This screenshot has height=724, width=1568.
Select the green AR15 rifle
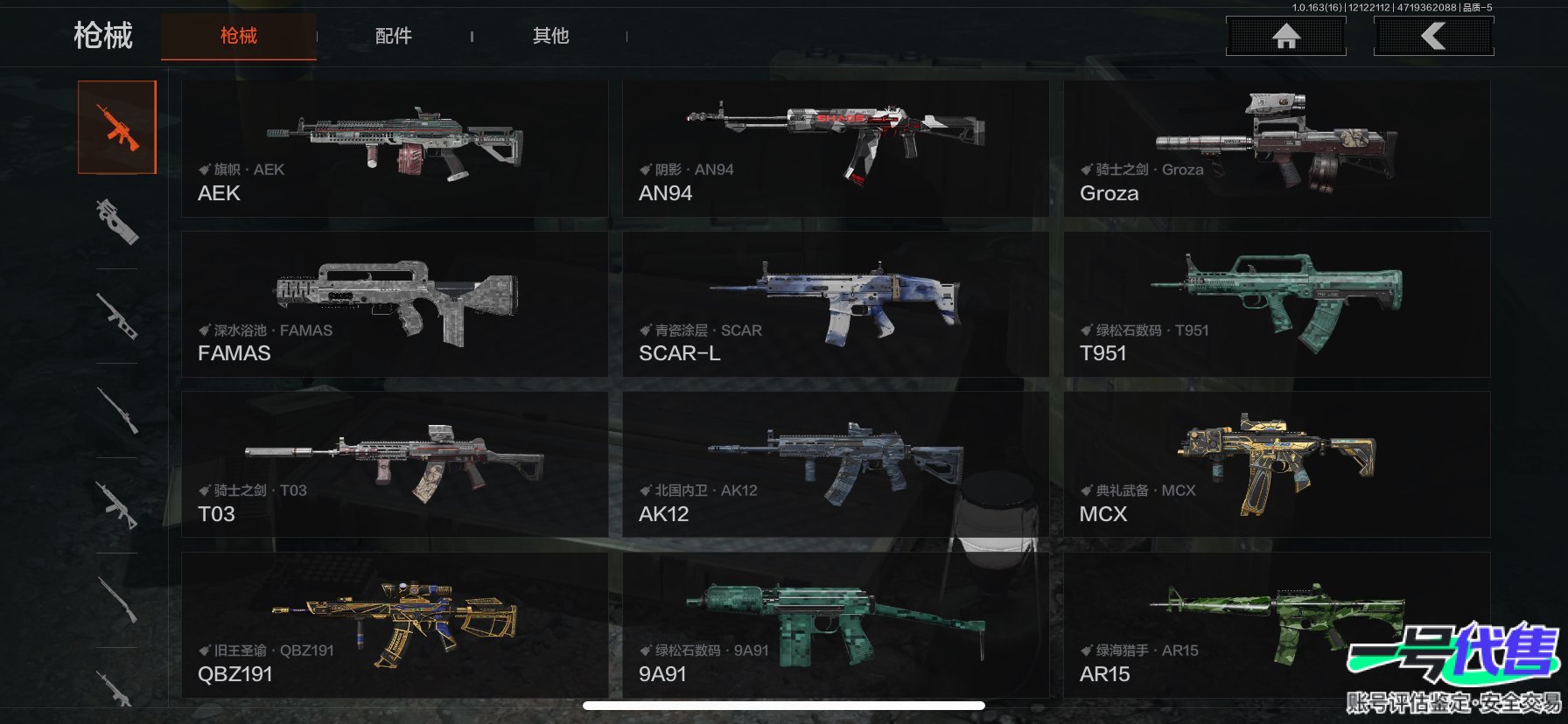coord(1225,624)
